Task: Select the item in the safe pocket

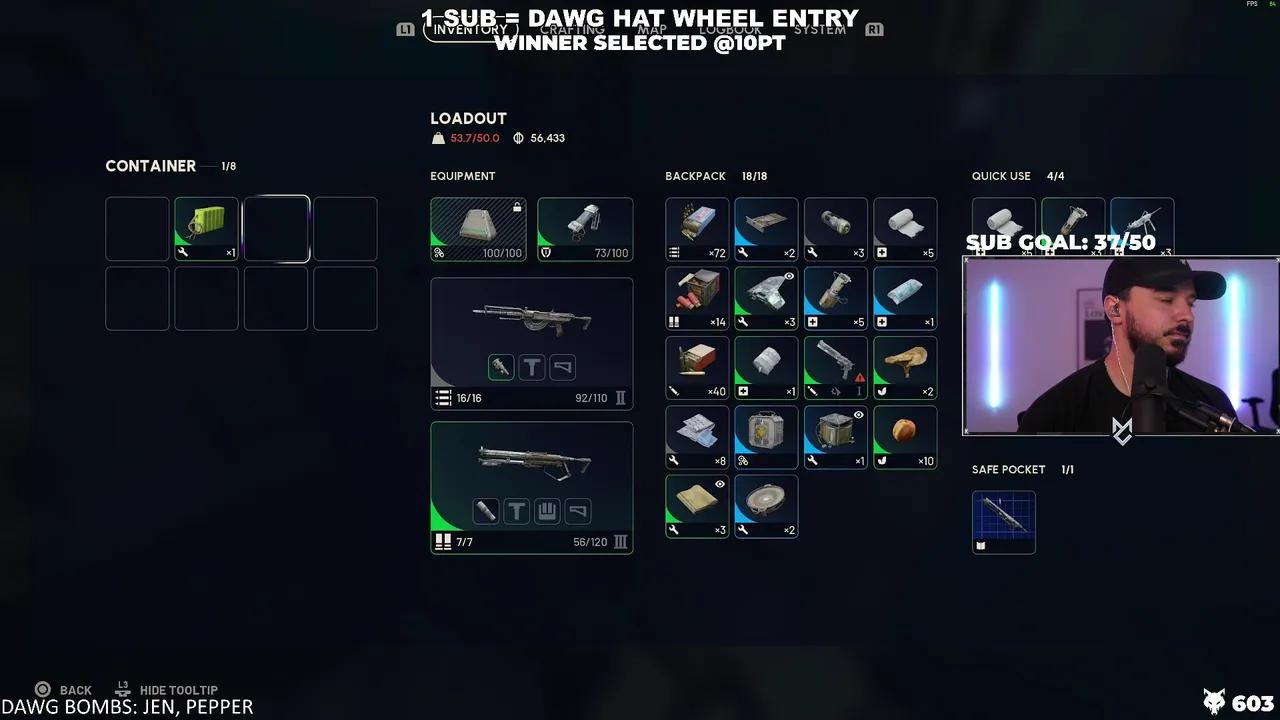Action: click(x=1004, y=521)
